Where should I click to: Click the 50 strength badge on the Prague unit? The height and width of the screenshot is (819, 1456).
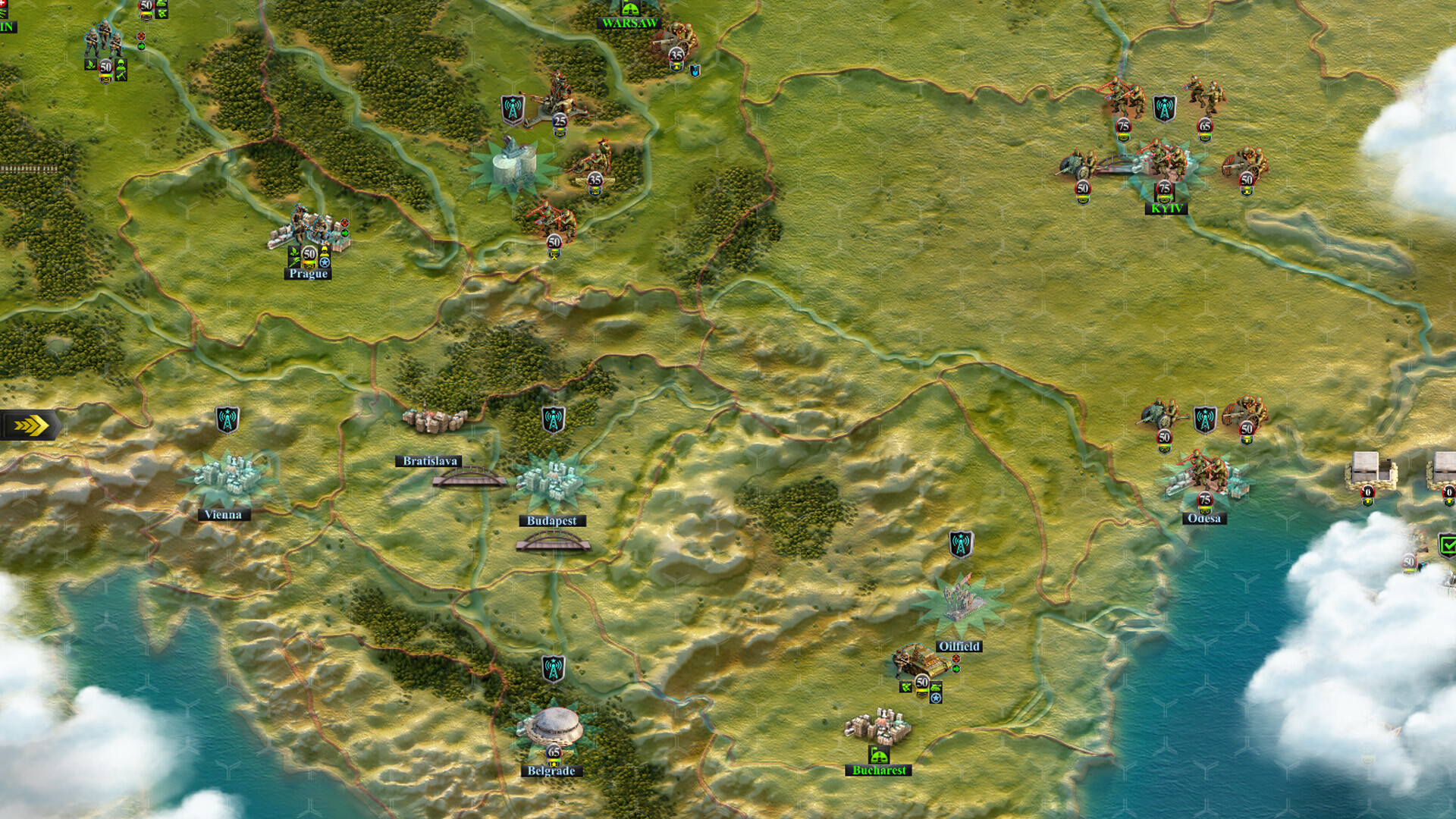(x=309, y=253)
